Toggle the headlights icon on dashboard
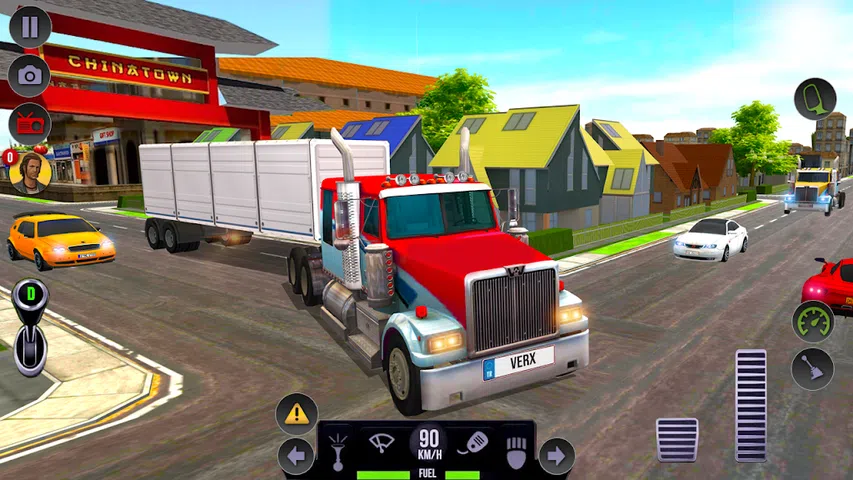 [516, 451]
